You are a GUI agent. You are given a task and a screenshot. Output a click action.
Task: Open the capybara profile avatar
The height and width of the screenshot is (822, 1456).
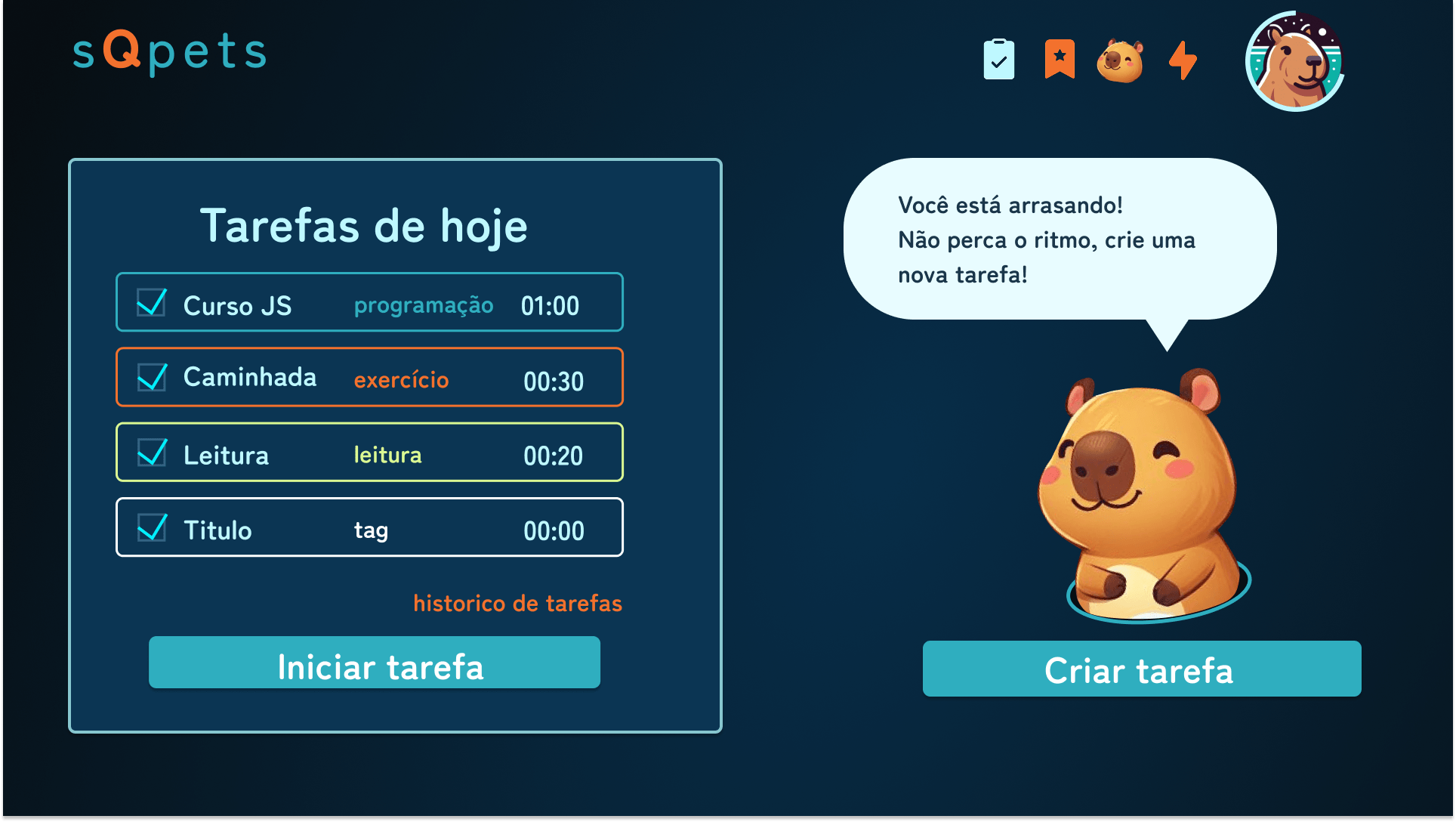pyautogui.click(x=1294, y=61)
